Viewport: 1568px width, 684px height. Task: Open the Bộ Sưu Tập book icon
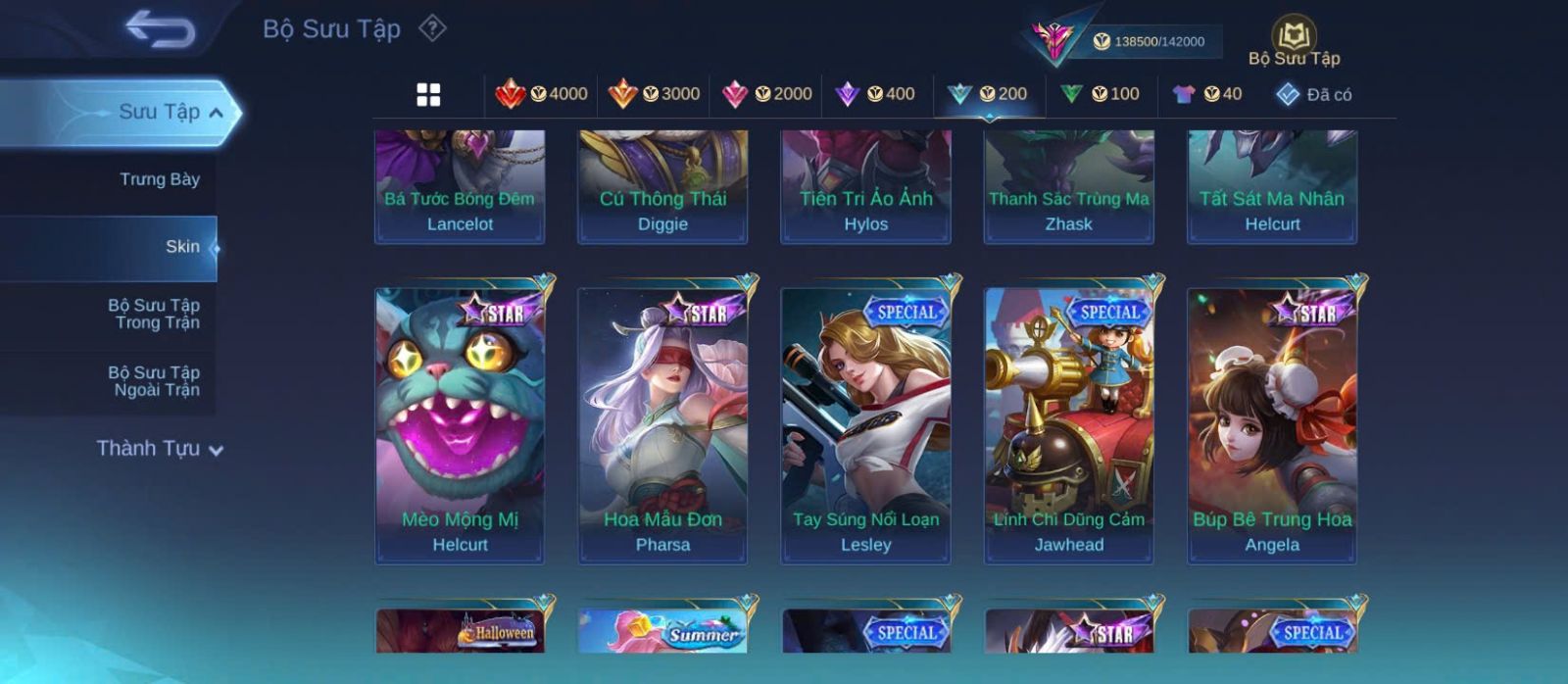tap(1294, 41)
